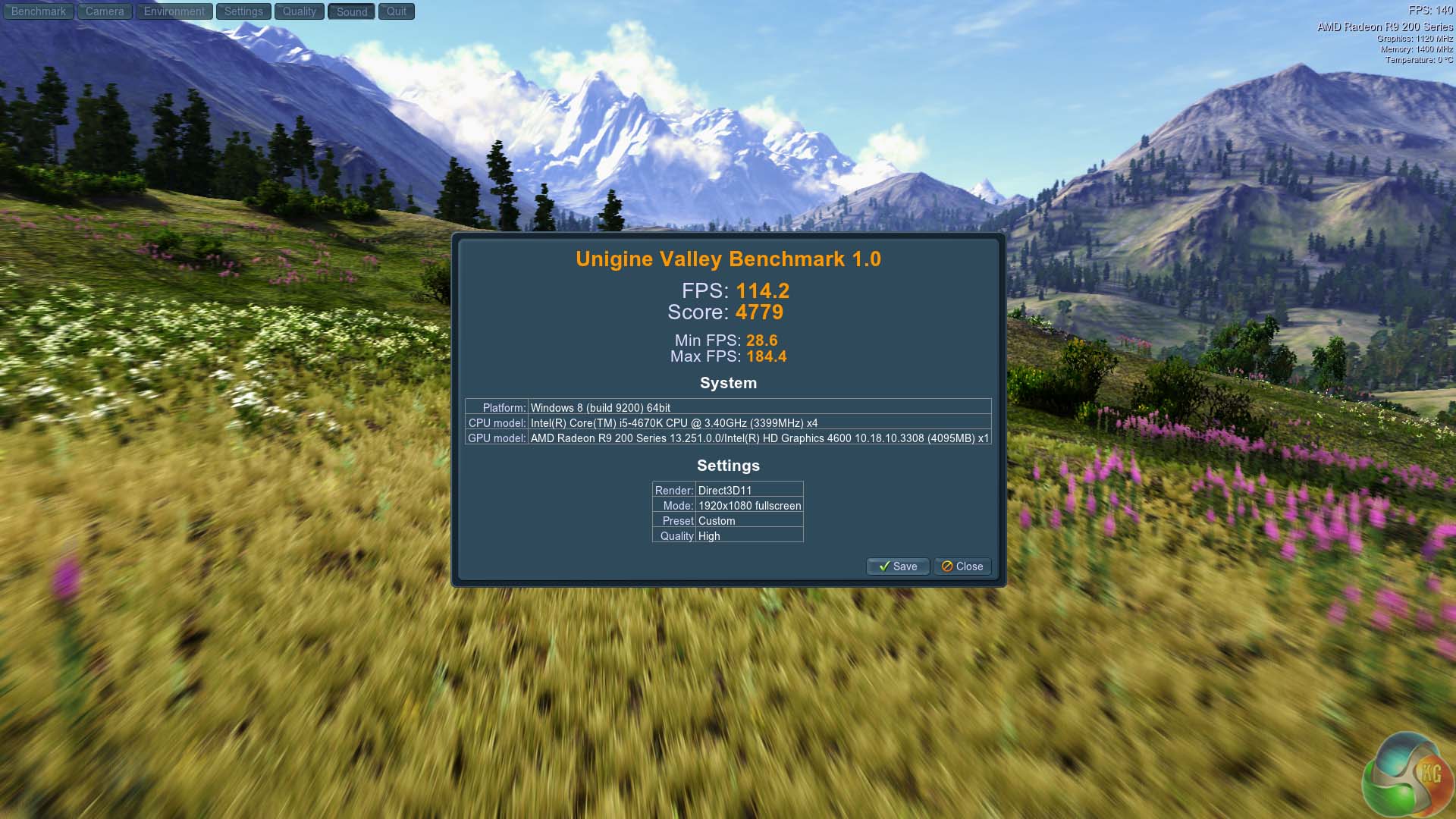Open the Settings menu
This screenshot has width=1456, height=819.
243,11
